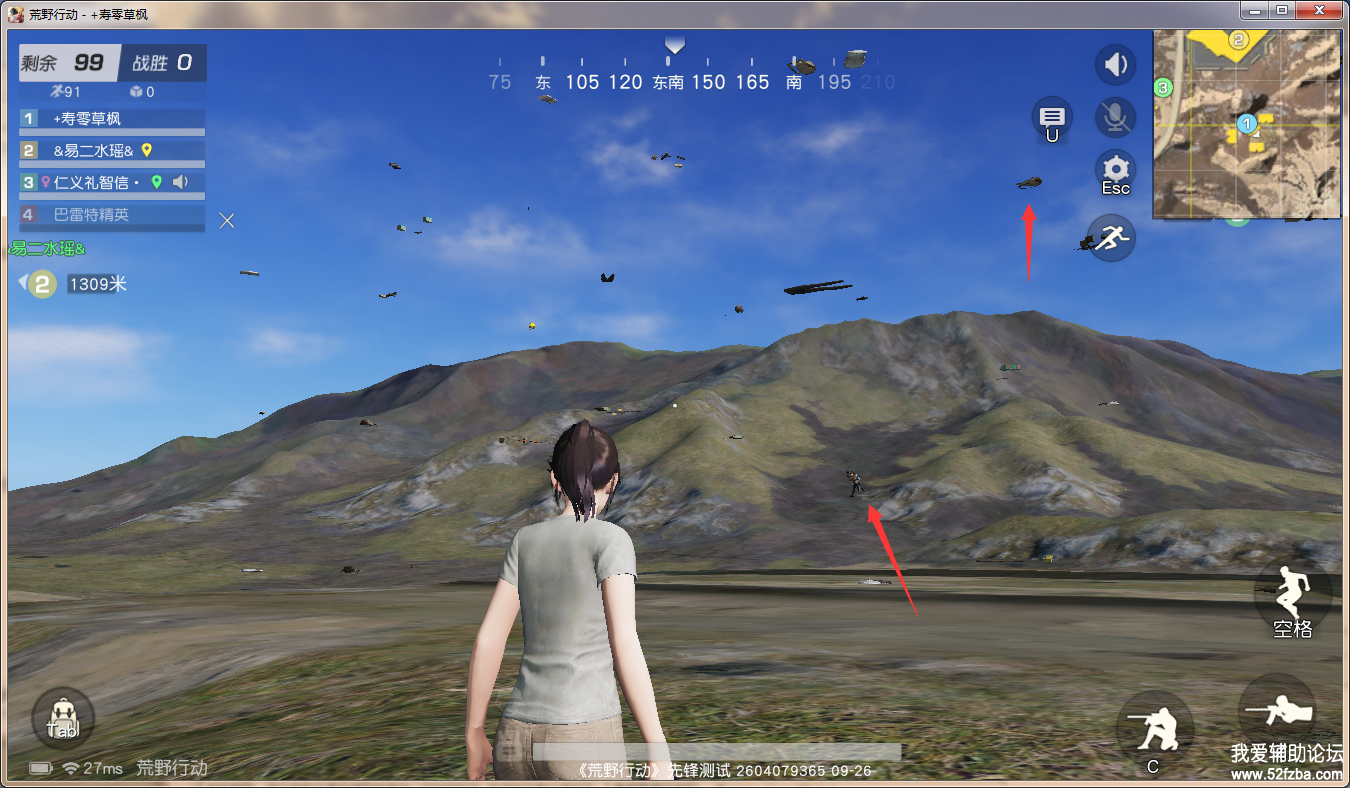Select teammate &易二水瑶& in squad list
Screen dimensions: 1350x788
click(x=112, y=151)
